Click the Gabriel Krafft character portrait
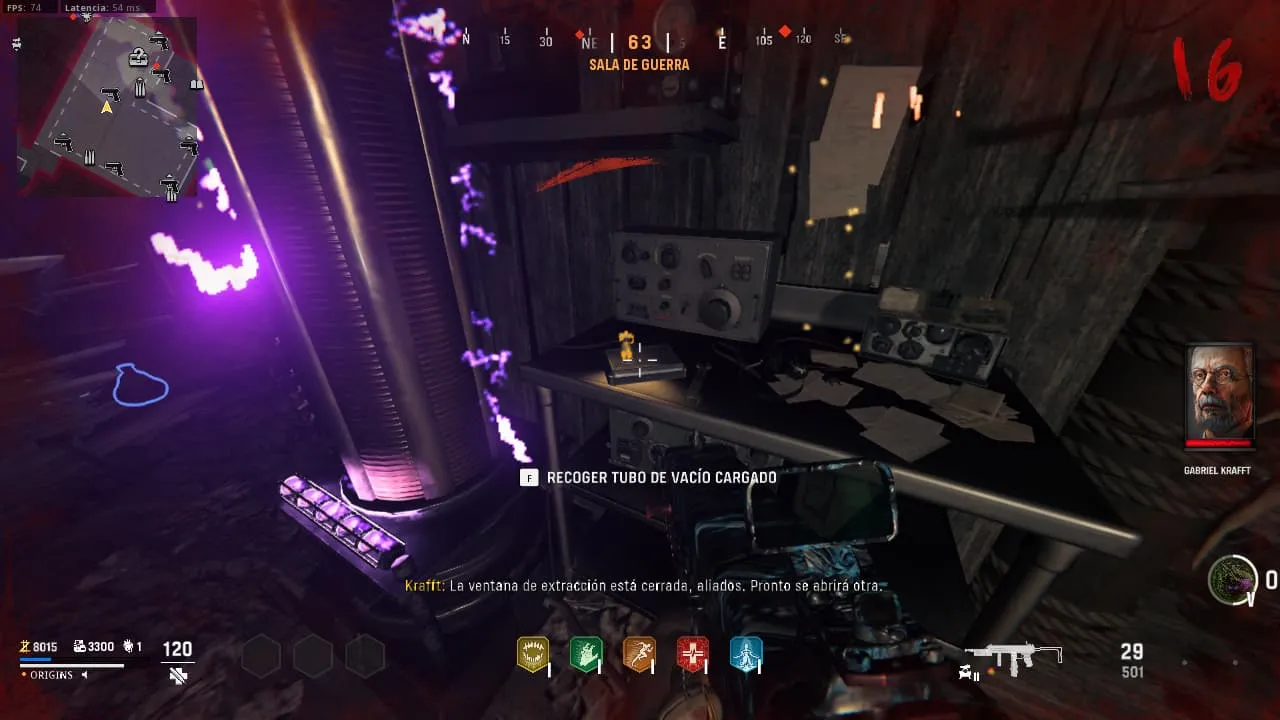Screen dimensions: 1280x720 [x=1219, y=397]
